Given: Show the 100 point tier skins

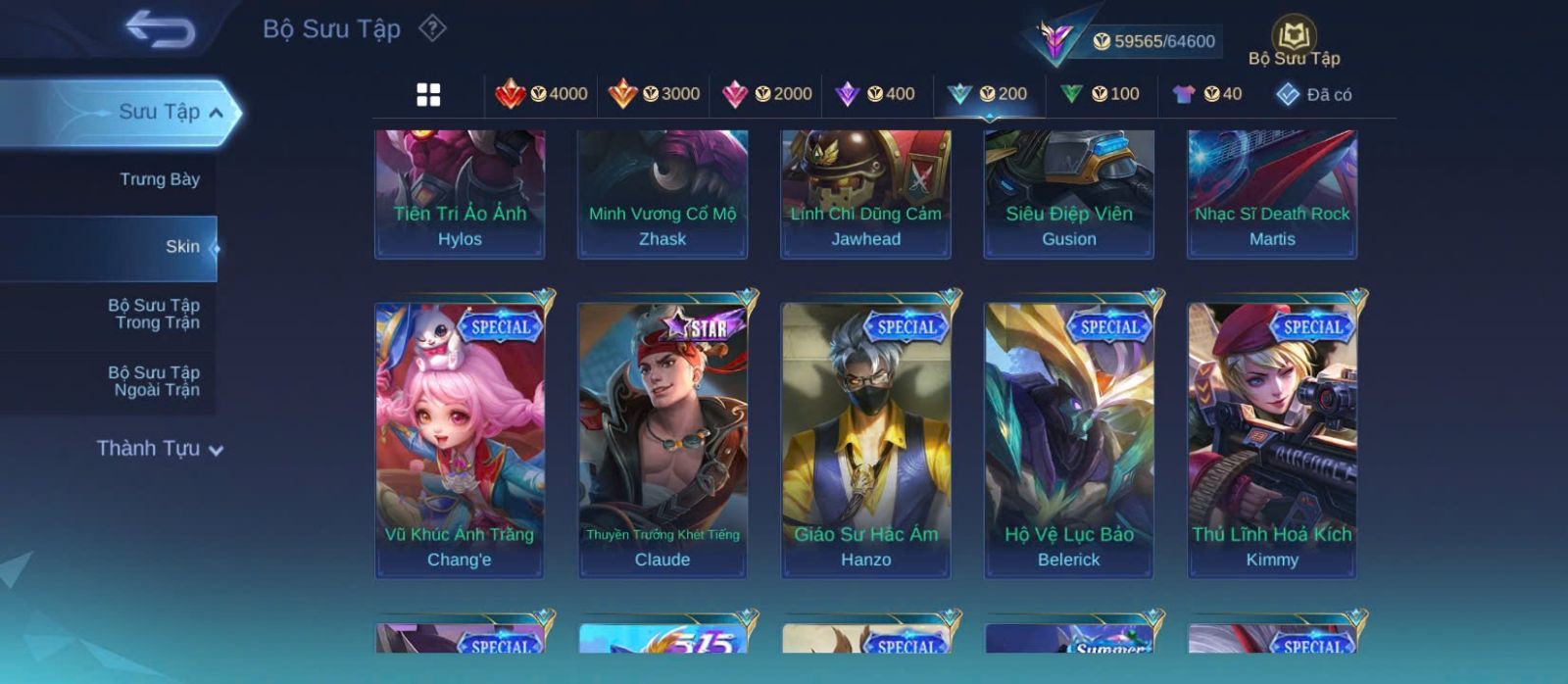Looking at the screenshot, I should pyautogui.click(x=1101, y=94).
